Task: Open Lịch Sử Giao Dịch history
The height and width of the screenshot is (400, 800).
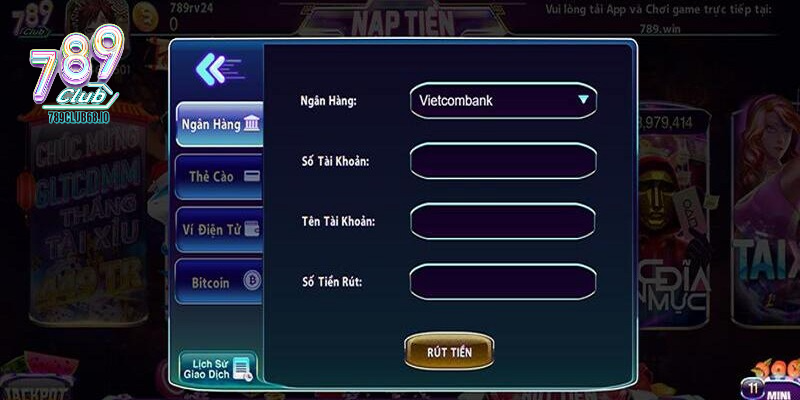Action: tap(218, 368)
